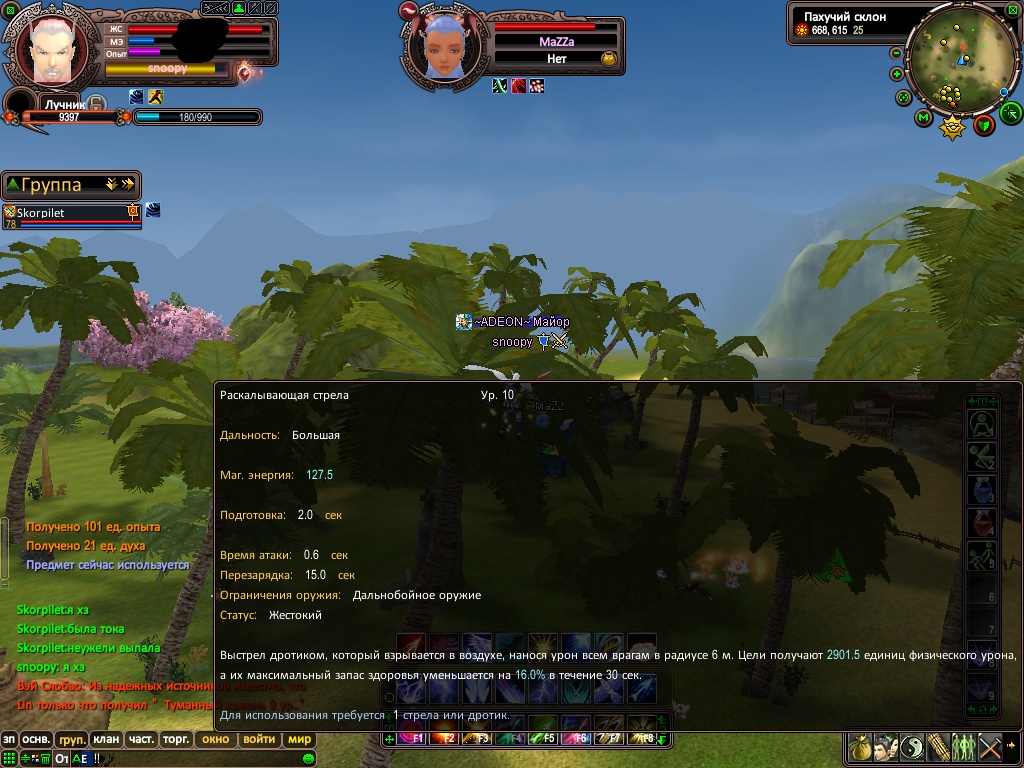Open the world map with the M button
This screenshot has height=768, width=1024.
(x=923, y=119)
